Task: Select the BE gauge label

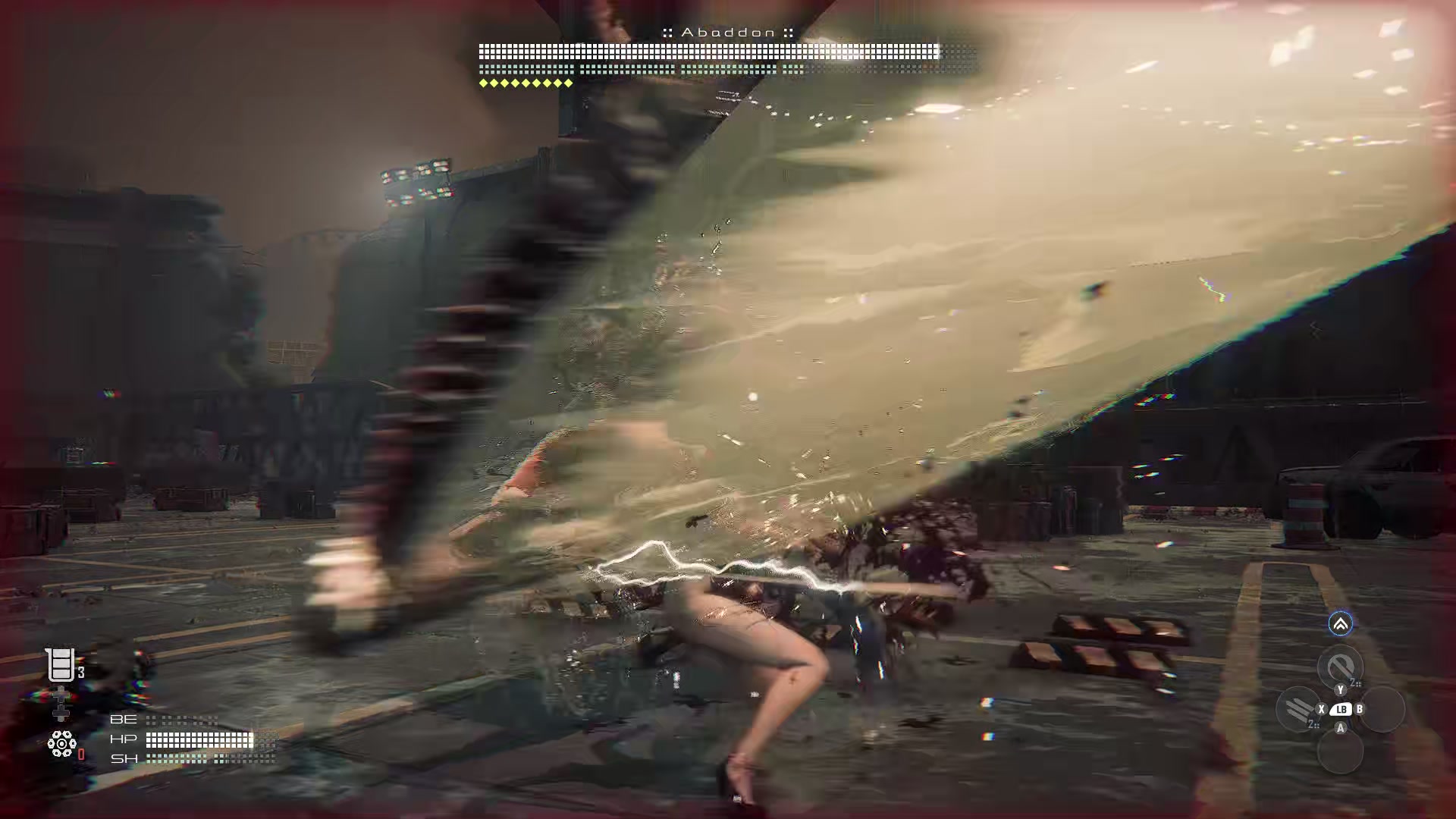Action: point(124,719)
